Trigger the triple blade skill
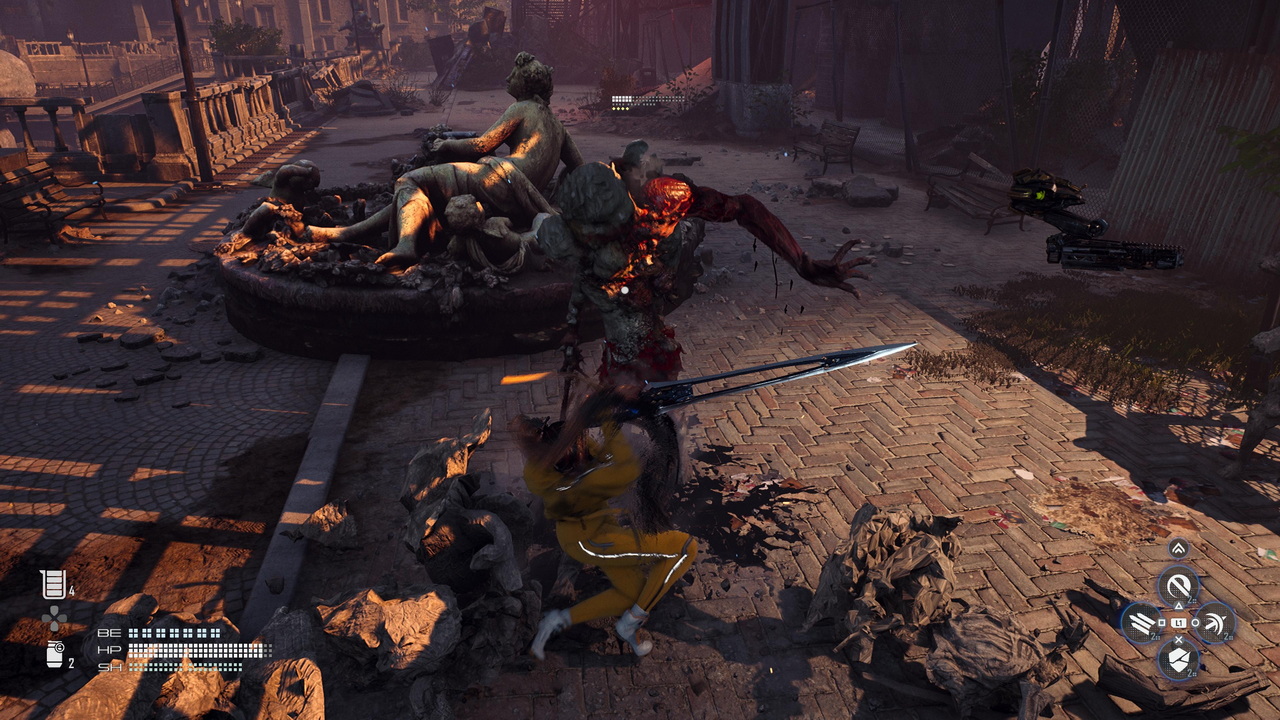 [1141, 623]
